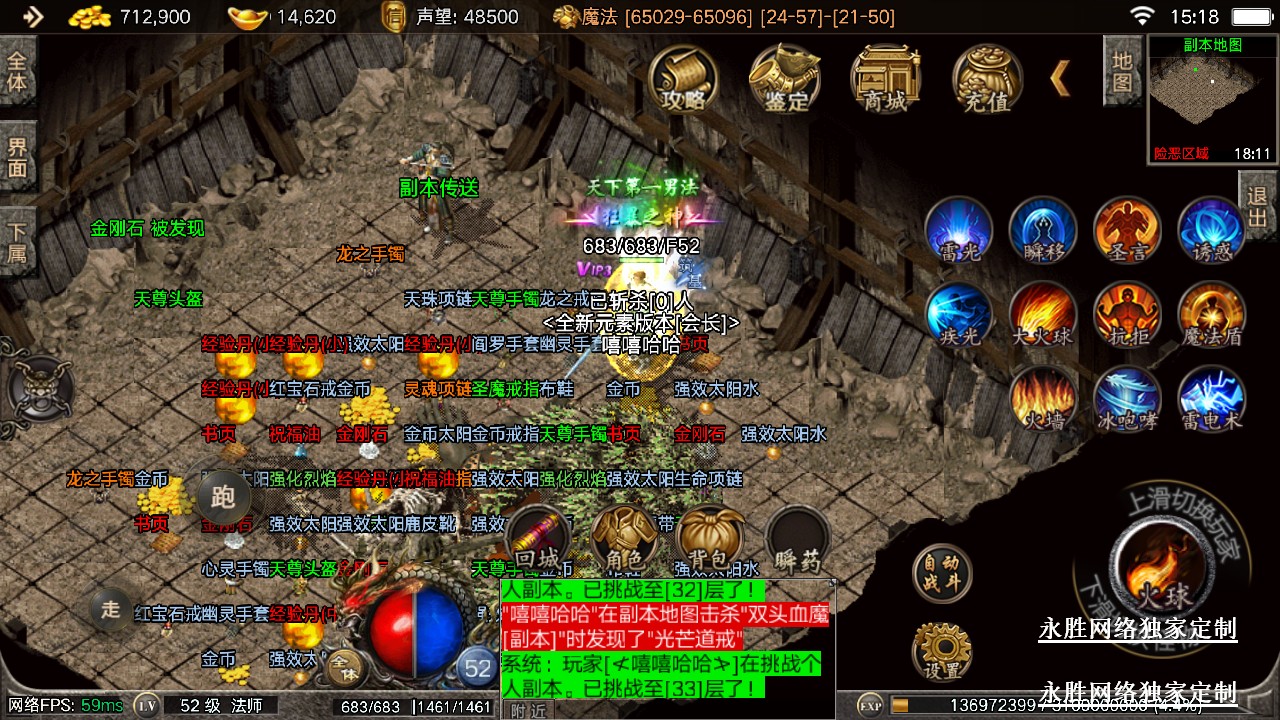1280x720 pixels.
Task: Activate the 魔法盾 magic shield
Action: [1212, 315]
